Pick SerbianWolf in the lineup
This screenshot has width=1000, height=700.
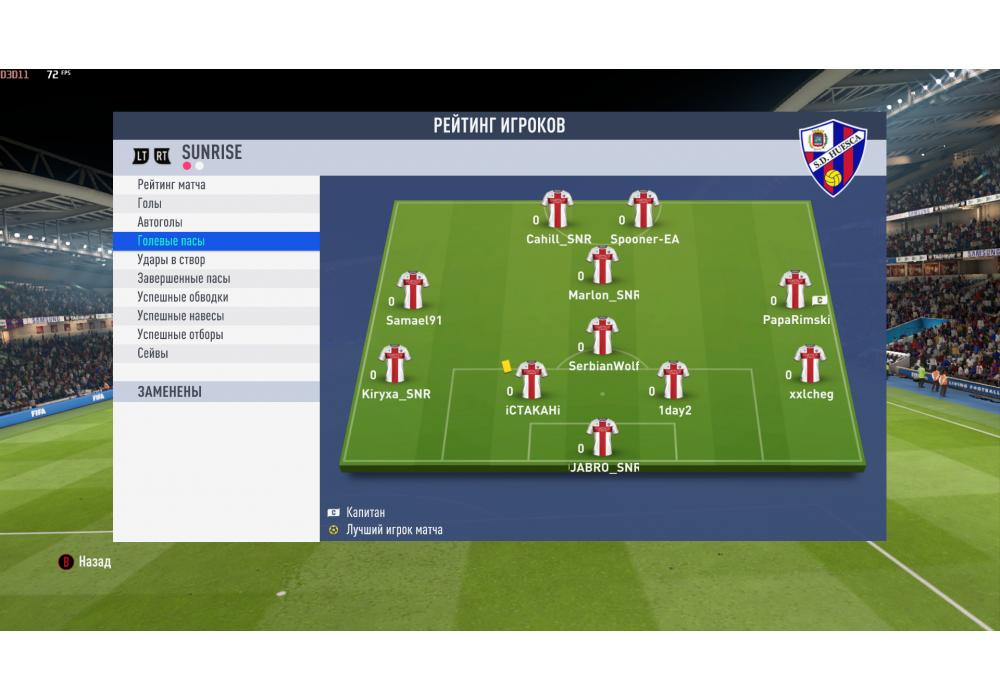click(x=602, y=338)
